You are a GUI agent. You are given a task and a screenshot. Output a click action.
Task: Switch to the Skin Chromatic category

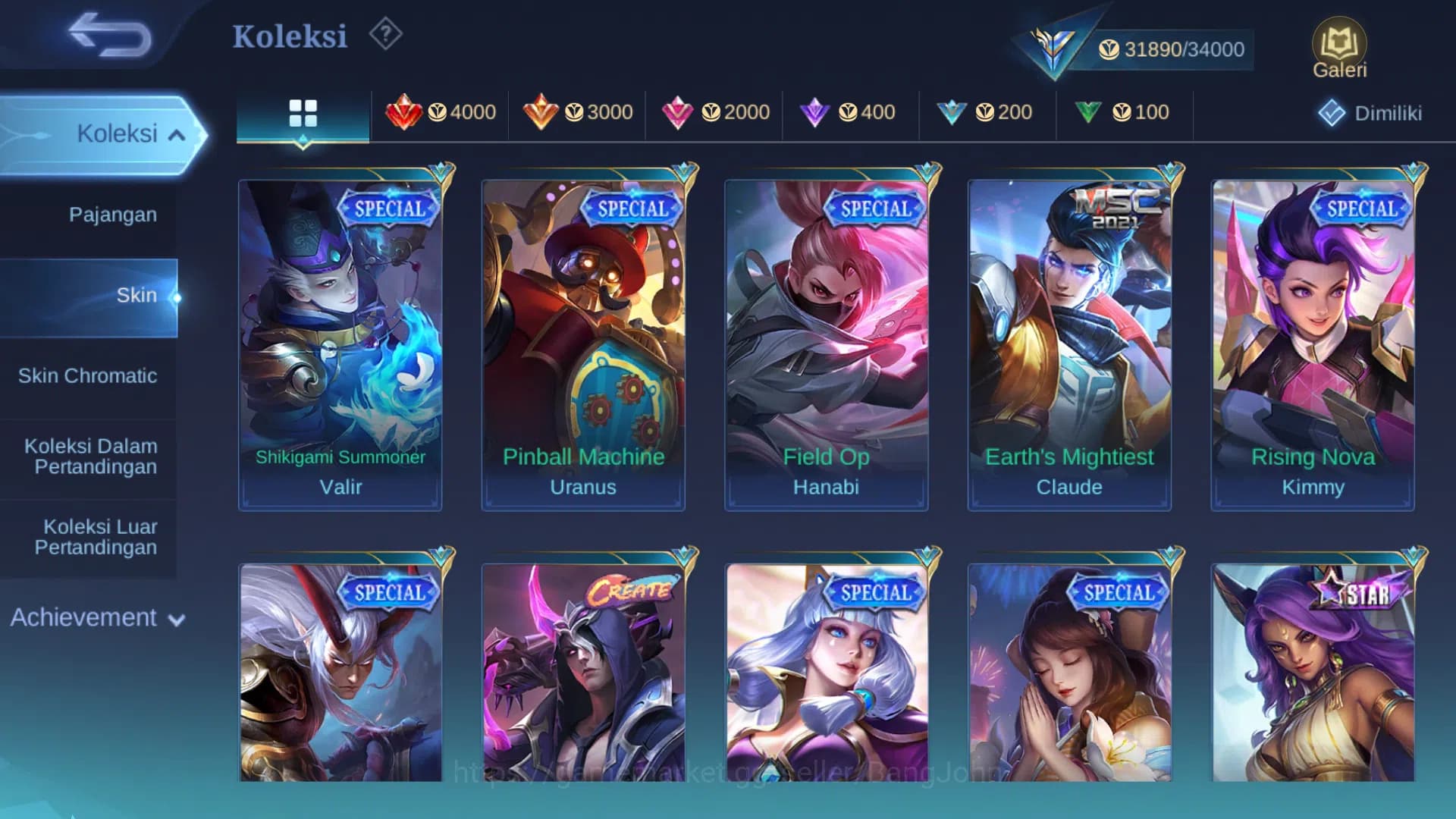[x=89, y=375]
